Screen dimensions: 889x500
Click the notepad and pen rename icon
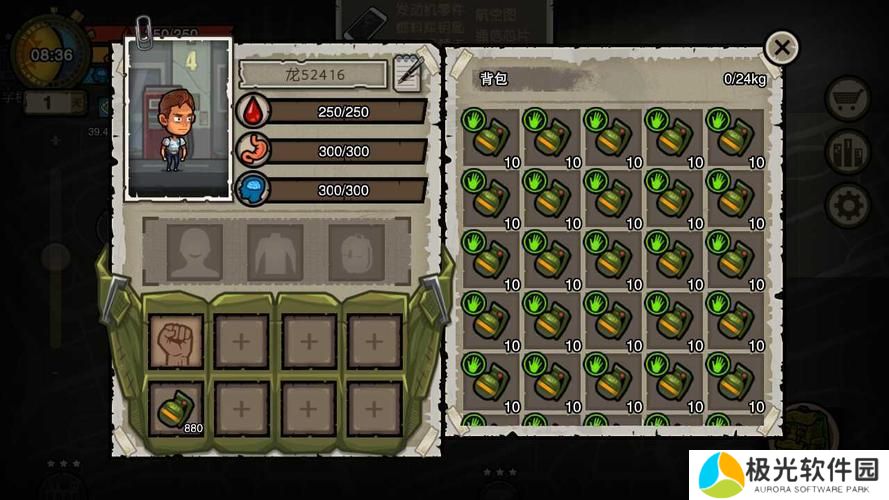(408, 75)
